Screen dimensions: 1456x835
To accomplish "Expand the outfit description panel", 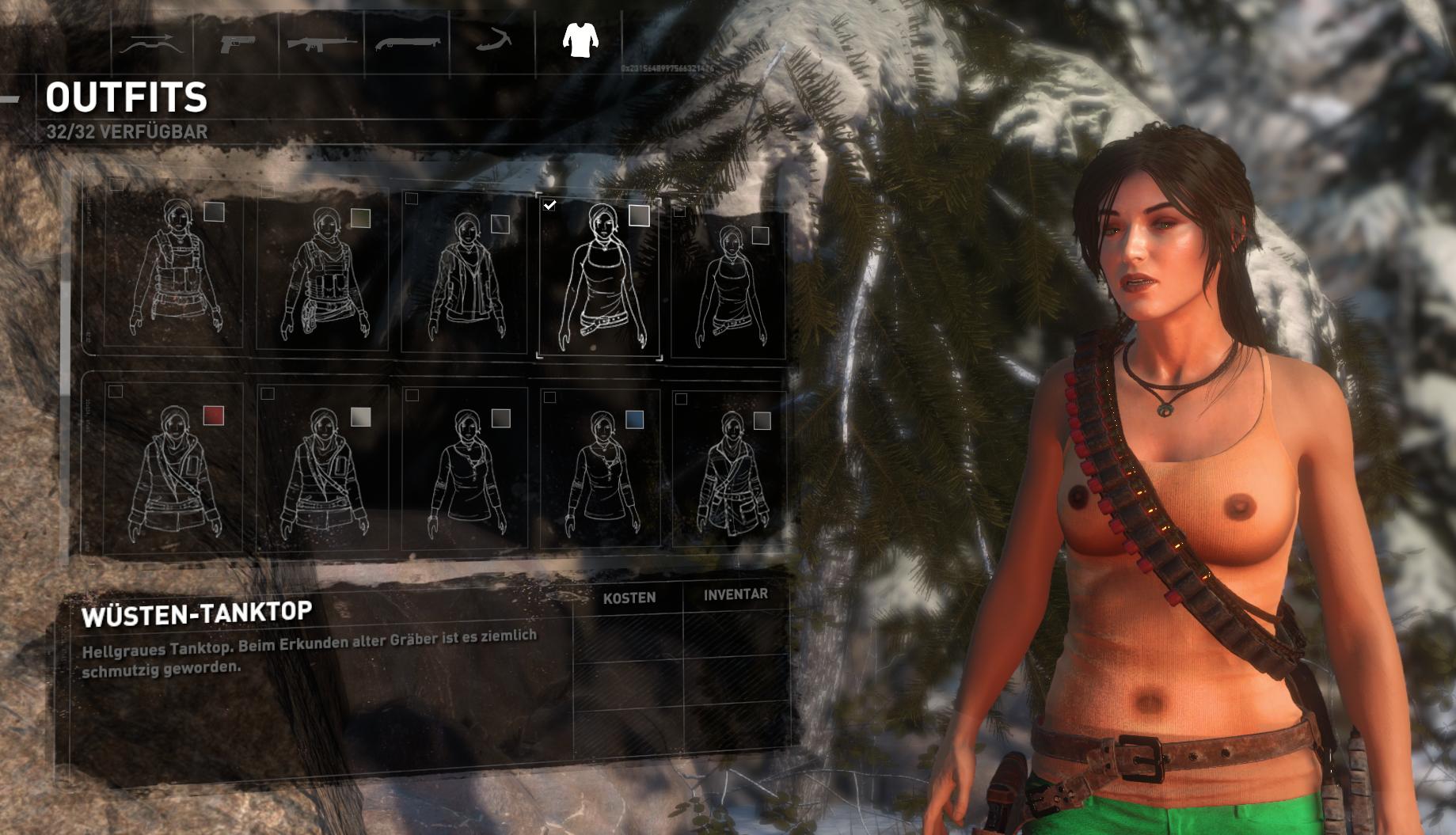I will click(x=317, y=649).
